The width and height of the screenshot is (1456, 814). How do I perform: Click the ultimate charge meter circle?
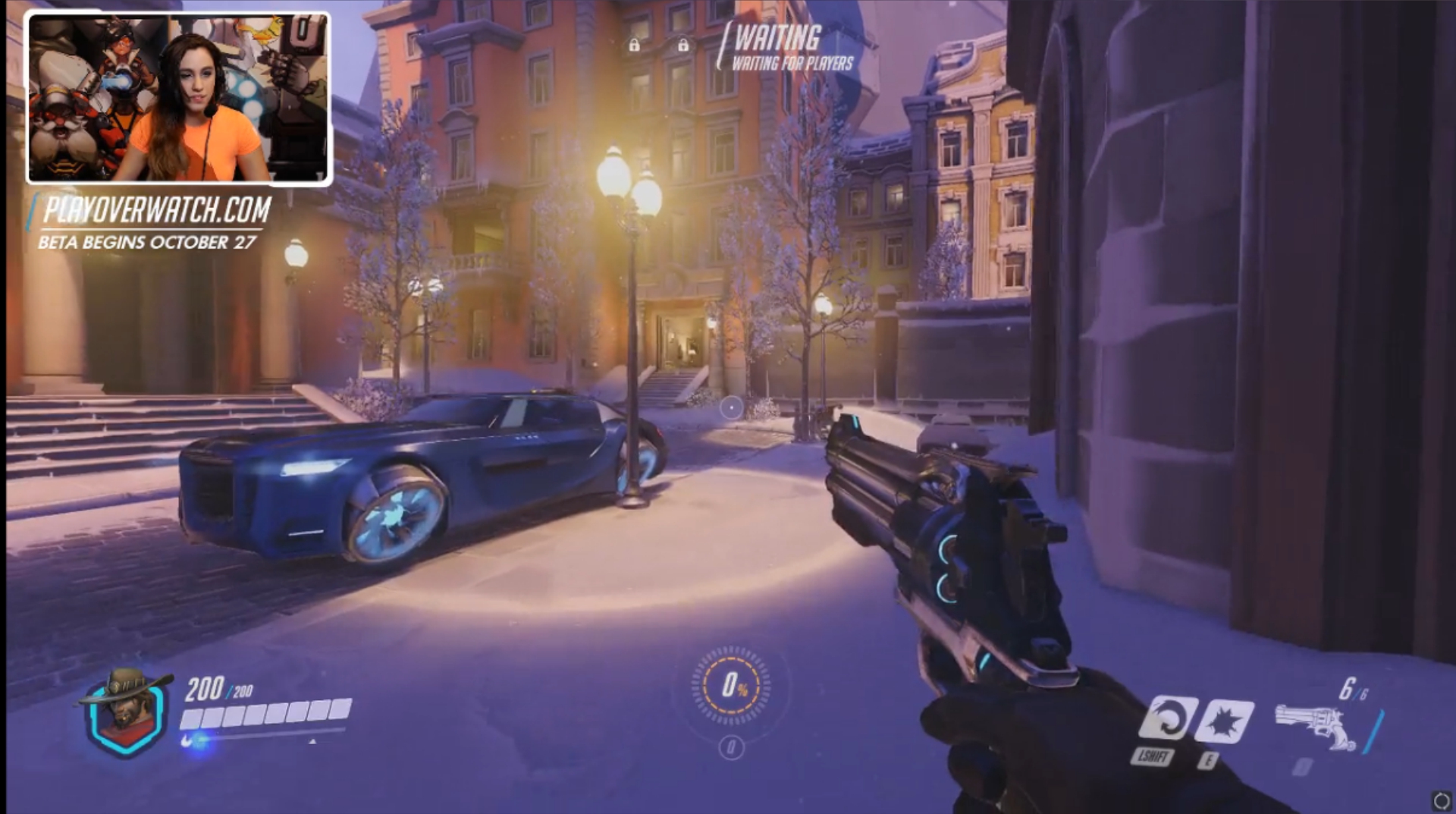(x=731, y=686)
